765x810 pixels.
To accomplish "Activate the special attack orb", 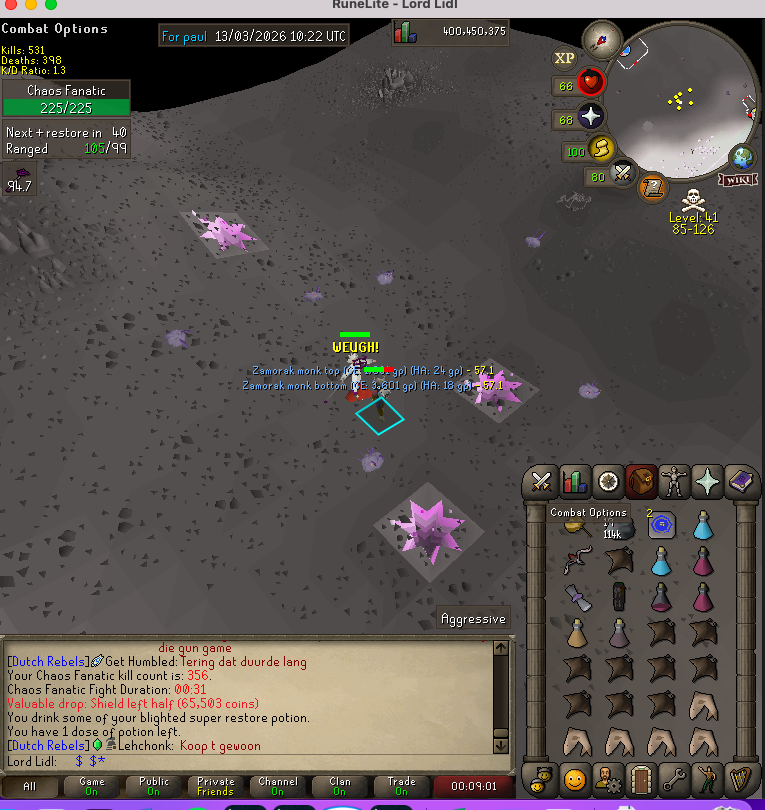I will (x=625, y=174).
